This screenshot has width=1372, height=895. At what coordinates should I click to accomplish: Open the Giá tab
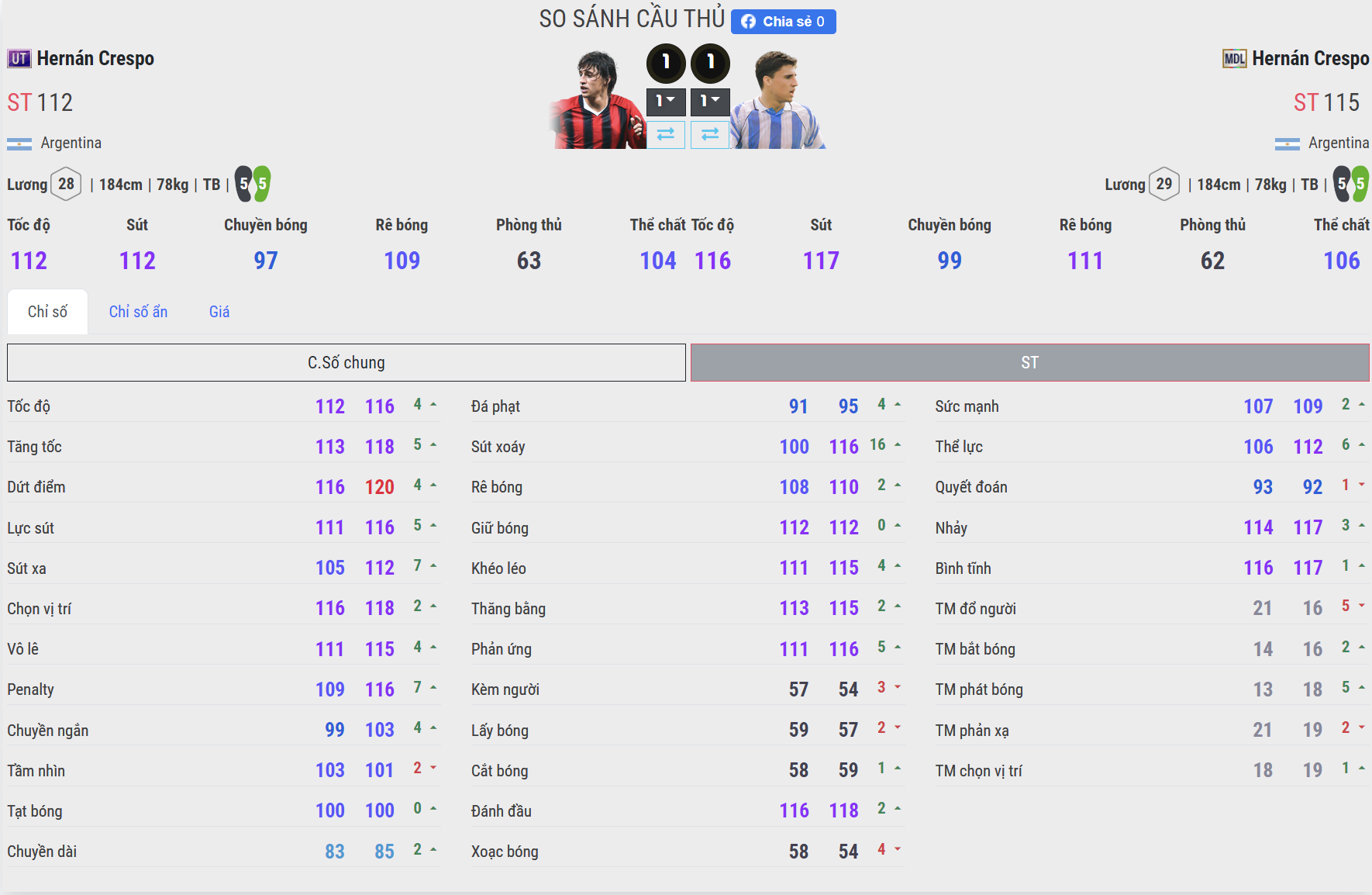(219, 312)
